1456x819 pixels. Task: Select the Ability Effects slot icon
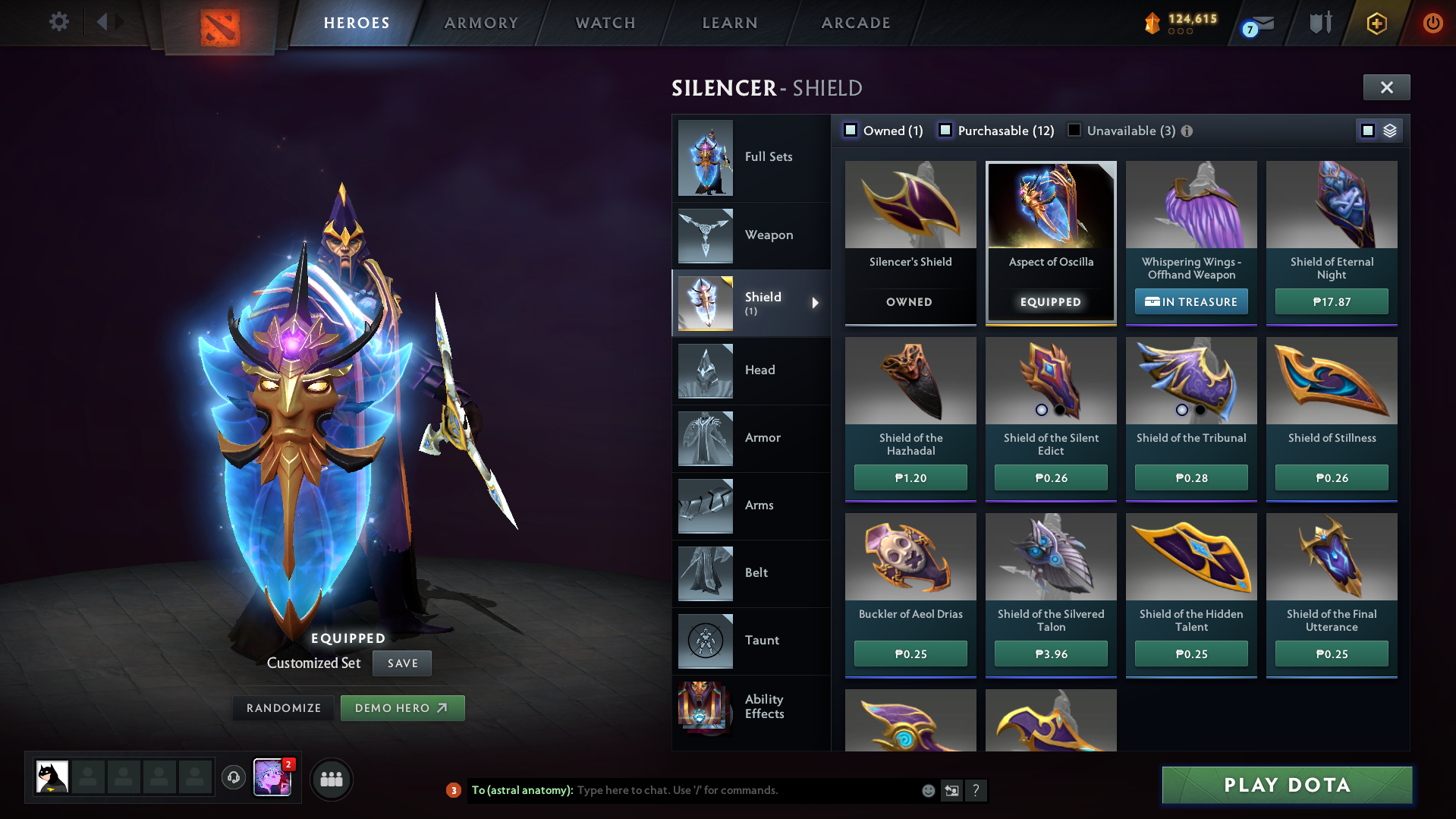tap(705, 707)
